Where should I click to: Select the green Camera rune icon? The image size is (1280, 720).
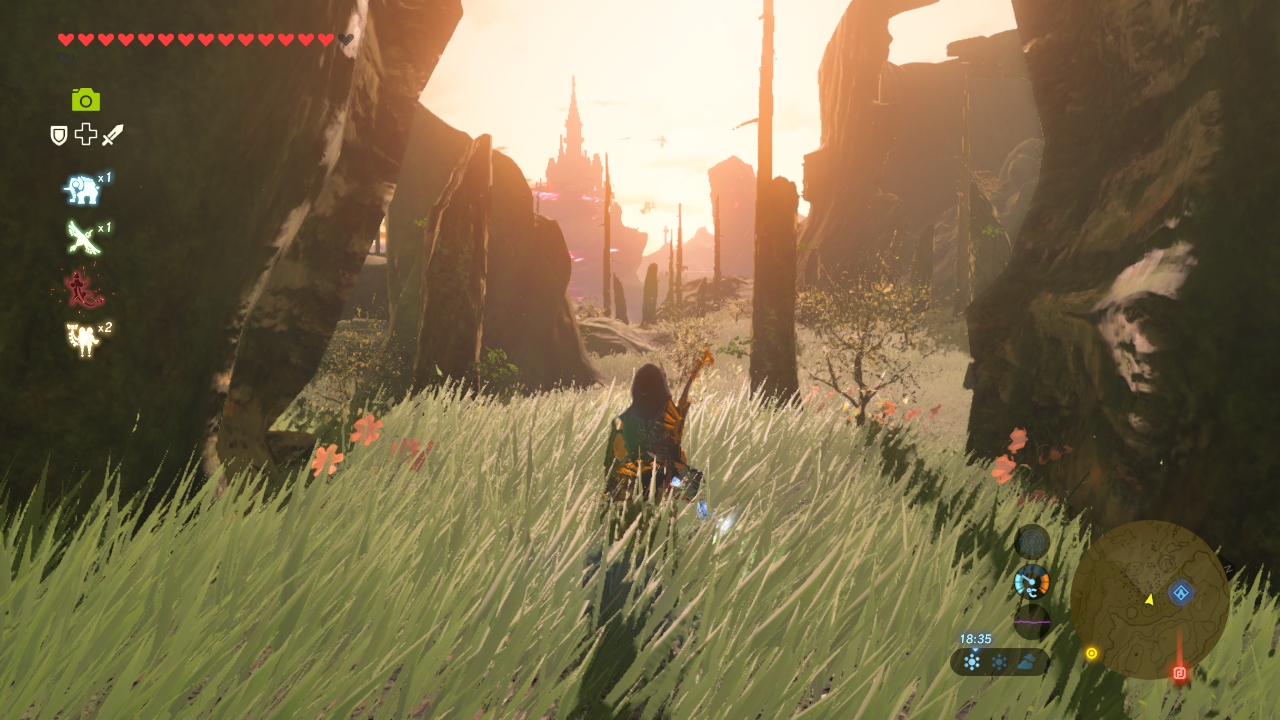pyautogui.click(x=86, y=99)
